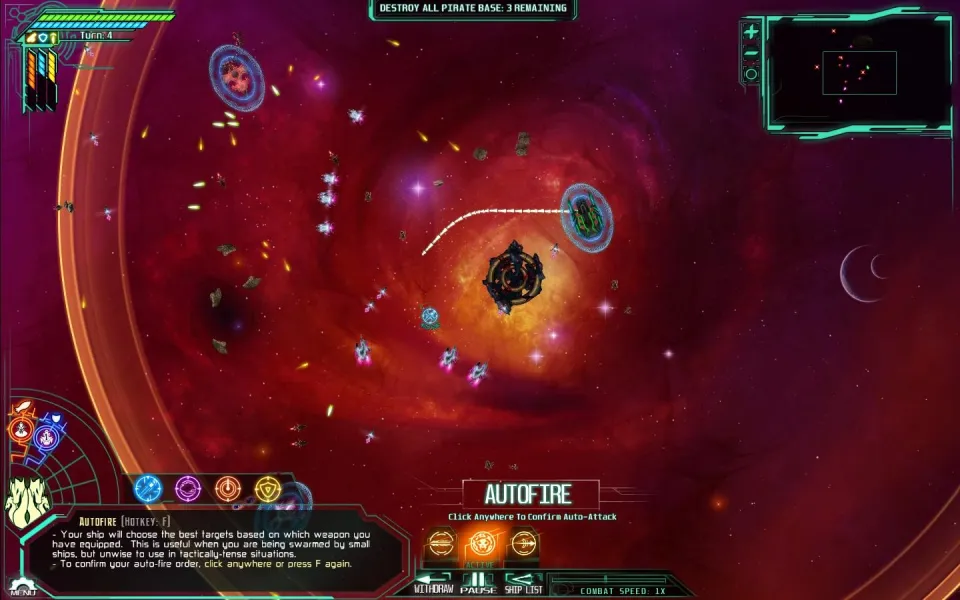Activate the orange target ability icon
Viewport: 960px width, 600px height.
[228, 489]
